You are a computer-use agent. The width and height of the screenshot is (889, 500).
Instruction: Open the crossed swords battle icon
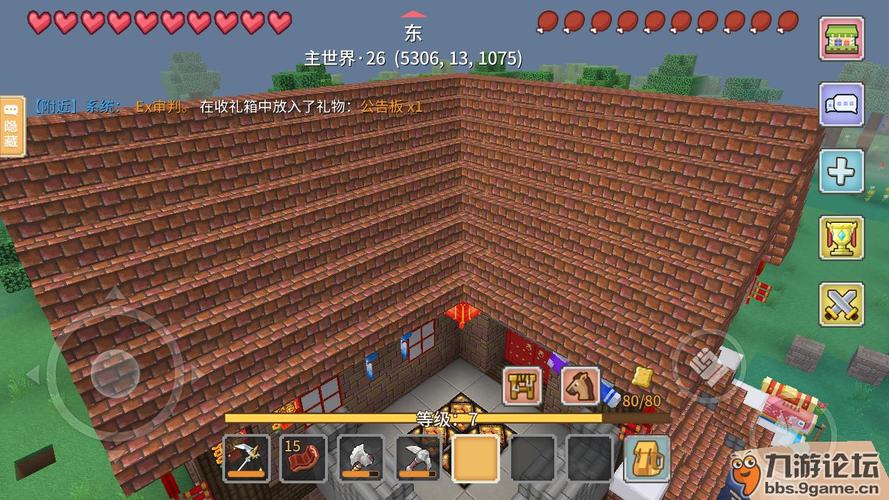[x=841, y=304]
